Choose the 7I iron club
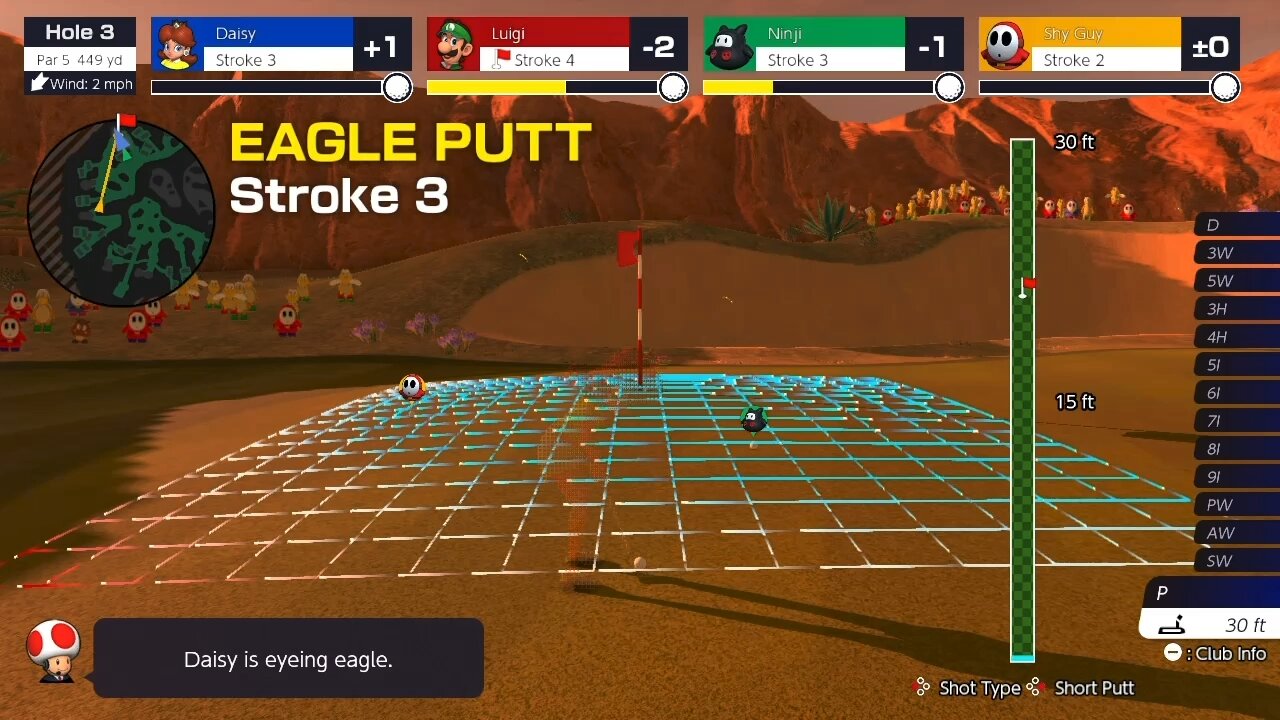The width and height of the screenshot is (1280, 720). click(x=1236, y=421)
